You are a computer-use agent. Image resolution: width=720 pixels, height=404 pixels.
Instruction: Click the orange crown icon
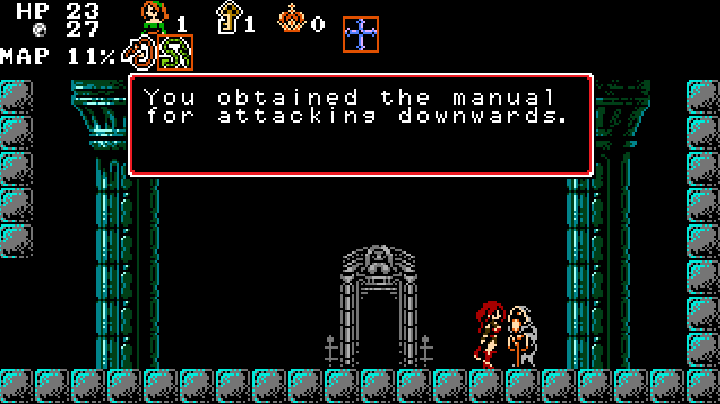pyautogui.click(x=291, y=18)
